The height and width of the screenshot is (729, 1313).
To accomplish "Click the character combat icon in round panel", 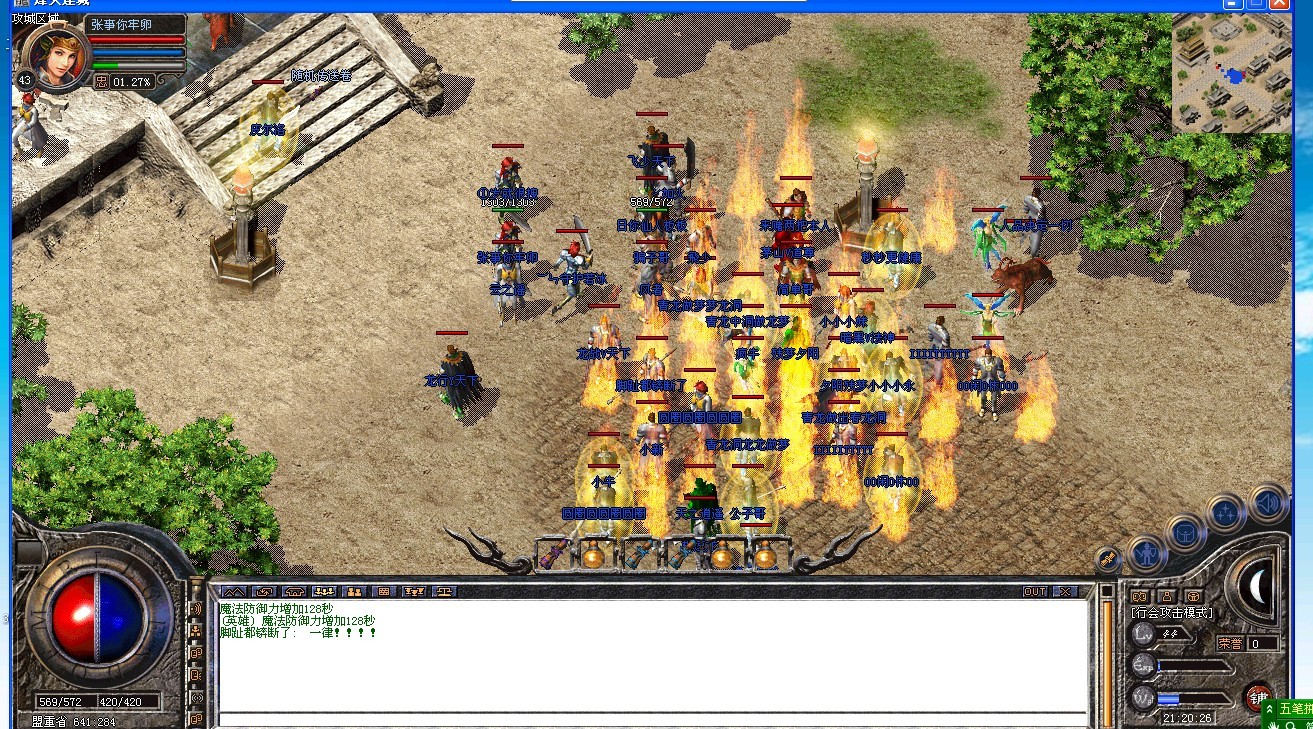I will [1146, 555].
